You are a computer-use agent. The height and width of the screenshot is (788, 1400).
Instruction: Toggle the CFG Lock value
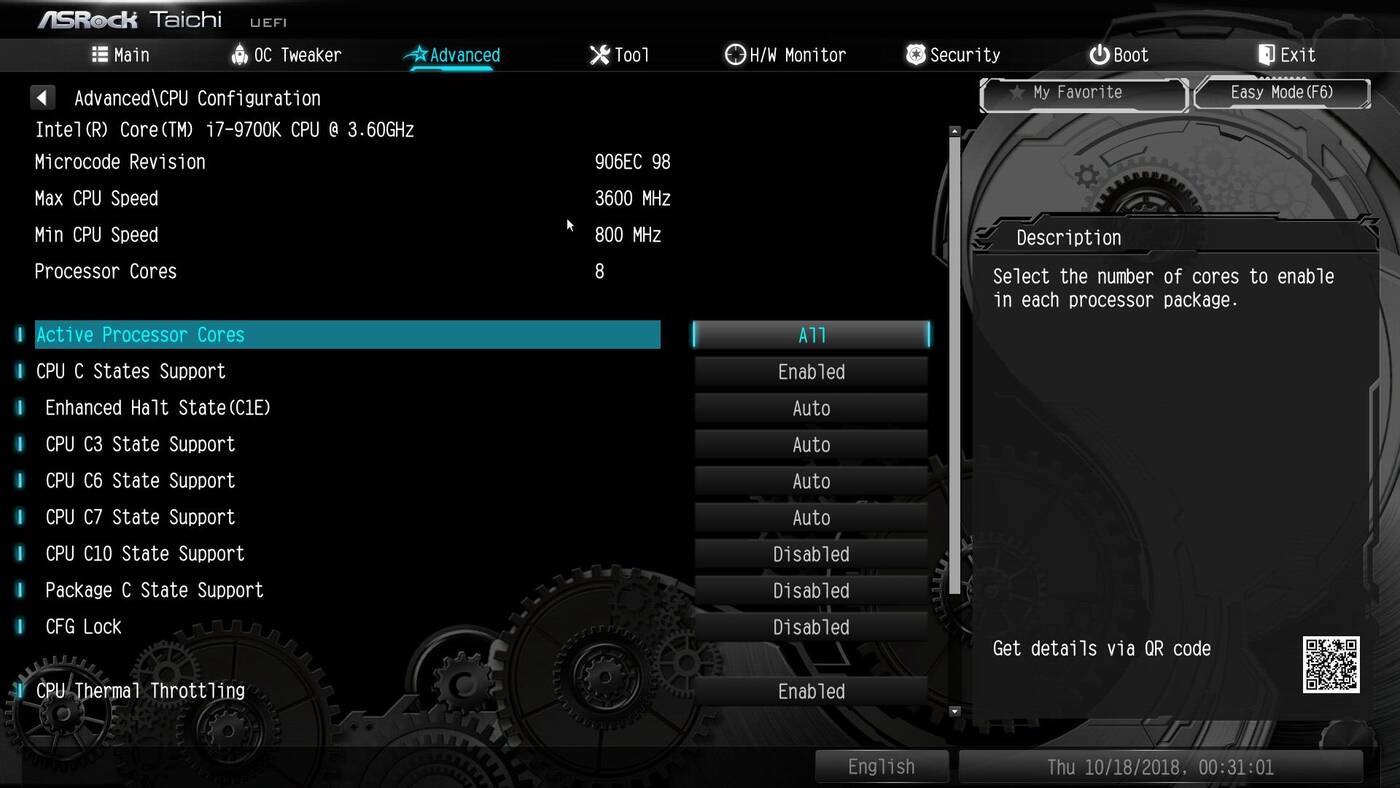pos(811,627)
